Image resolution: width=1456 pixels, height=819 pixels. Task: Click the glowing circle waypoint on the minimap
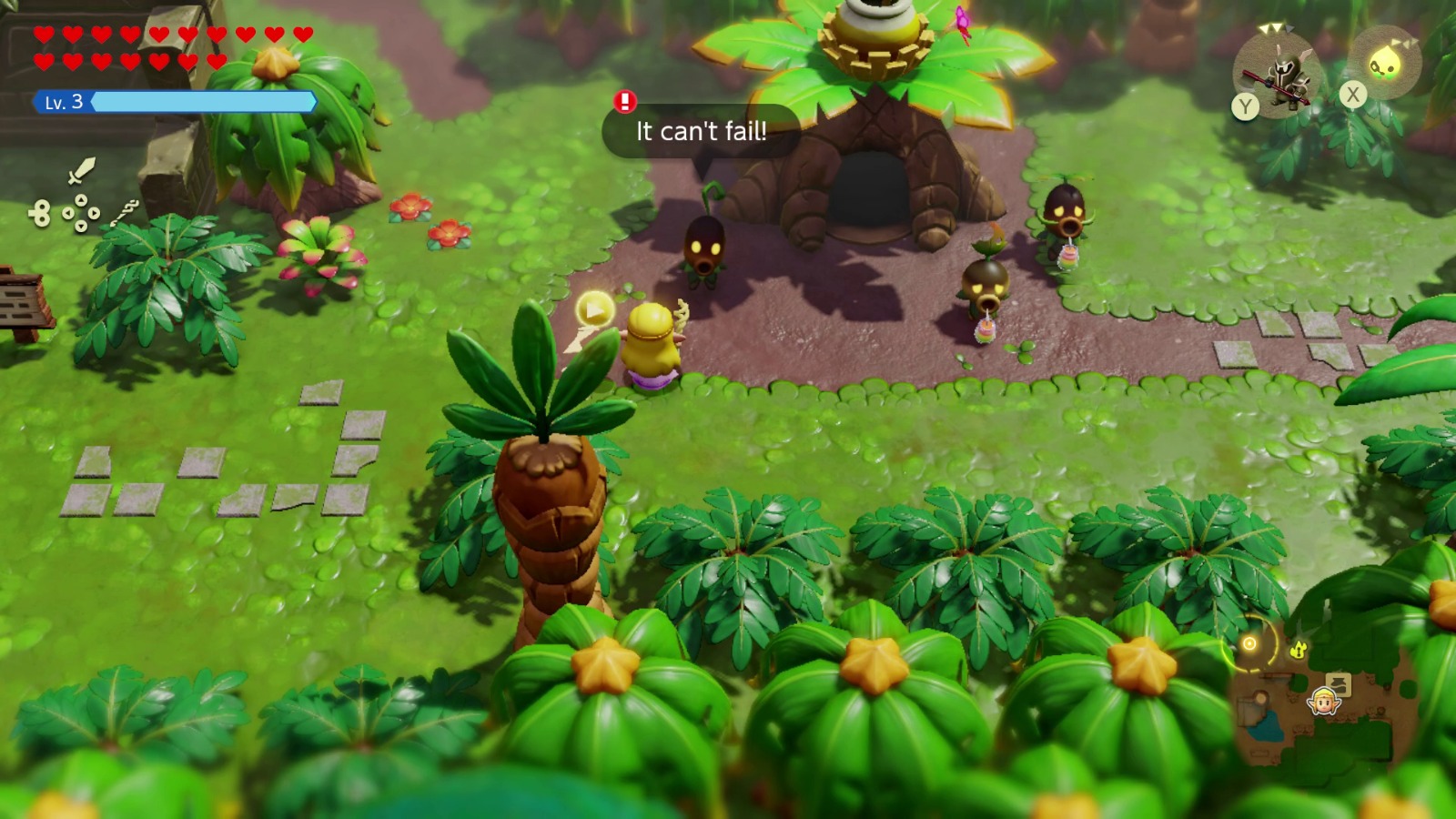(1249, 643)
